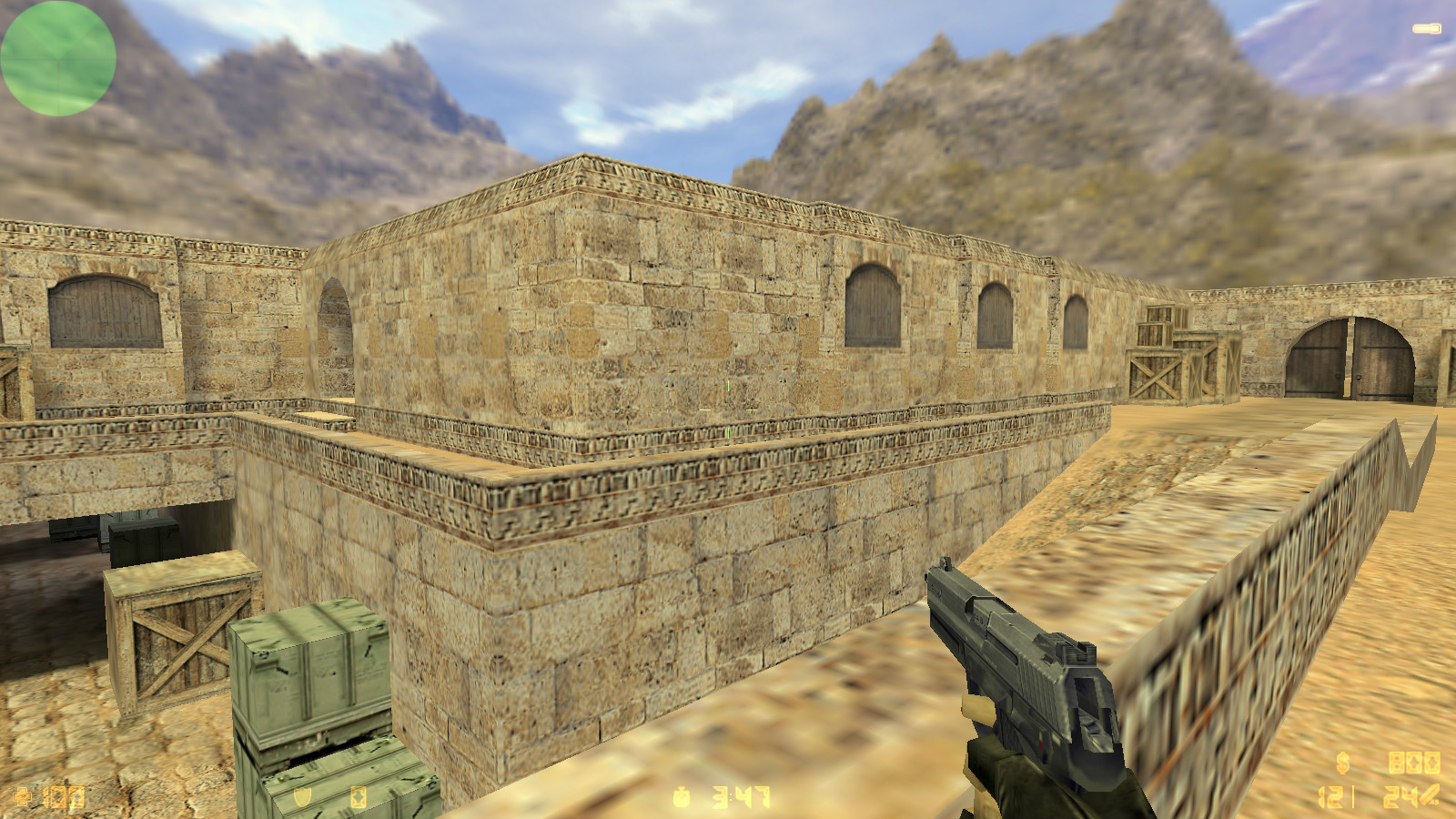Click the player arrow inside the radar
The height and width of the screenshot is (819, 1456).
pyautogui.click(x=57, y=57)
